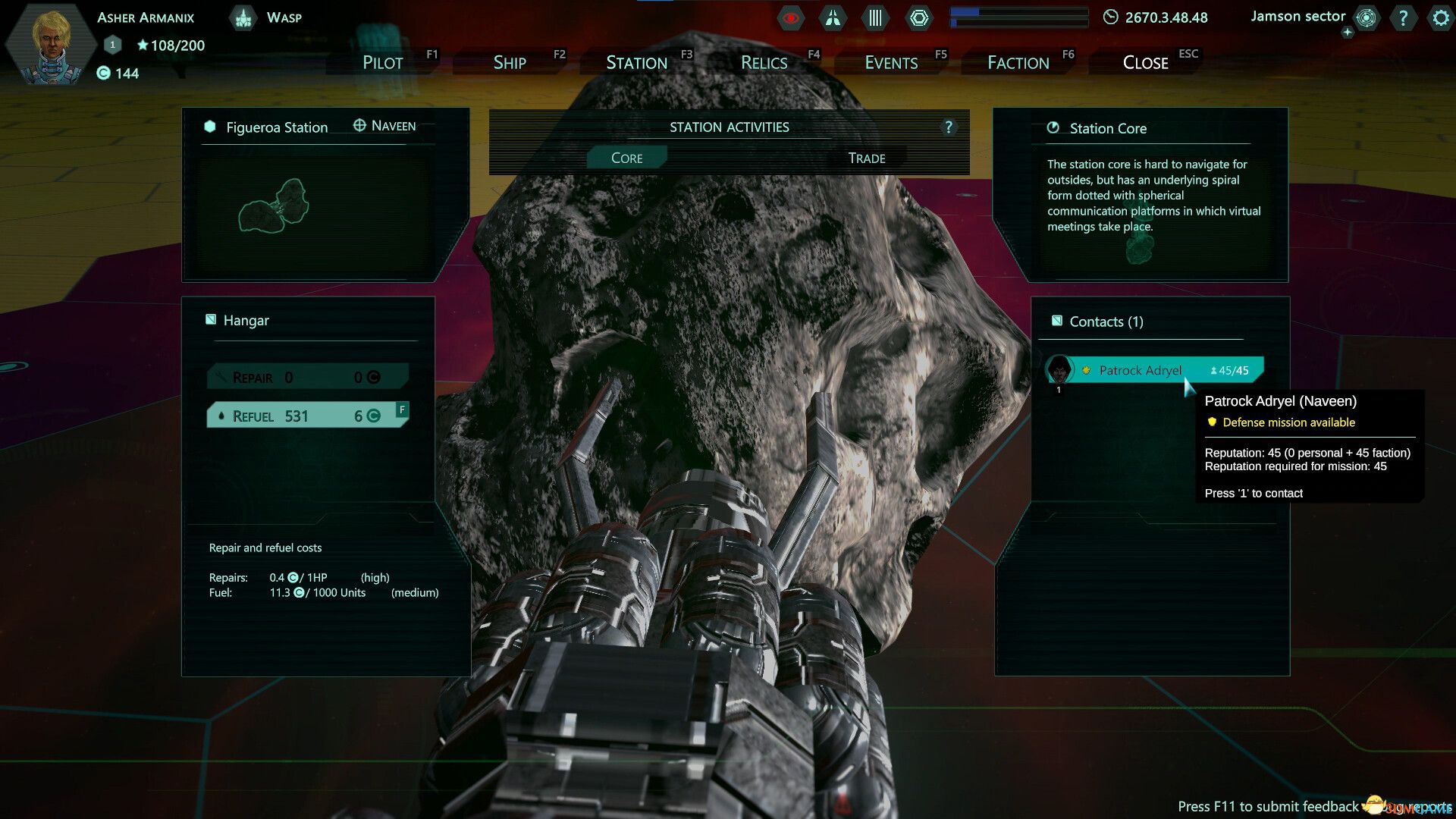Click the hexagonal emblem icon in the top bar
The width and height of the screenshot is (1456, 819).
(919, 17)
